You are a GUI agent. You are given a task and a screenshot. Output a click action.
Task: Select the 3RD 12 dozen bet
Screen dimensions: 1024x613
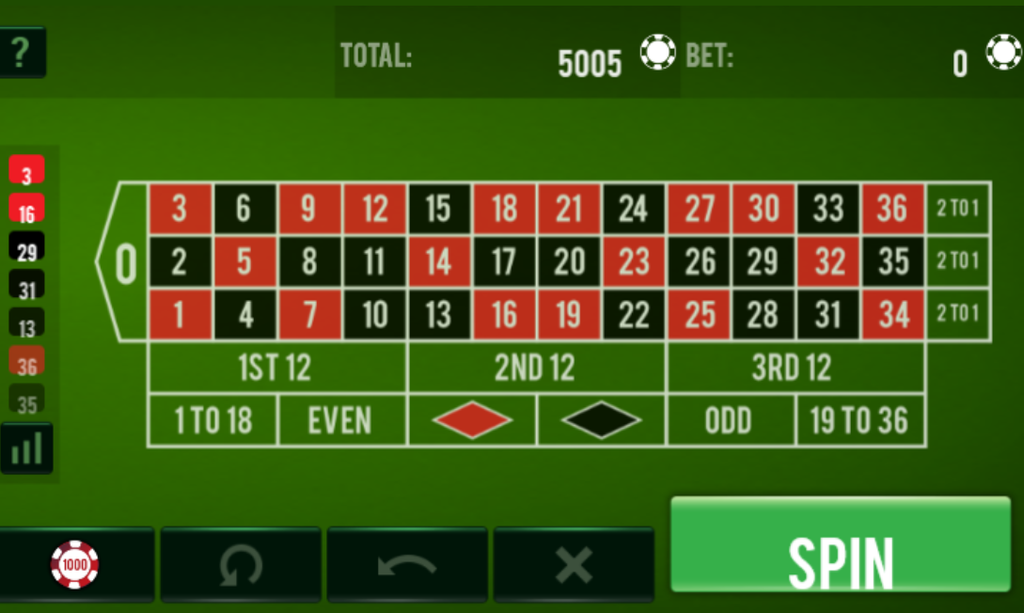794,368
